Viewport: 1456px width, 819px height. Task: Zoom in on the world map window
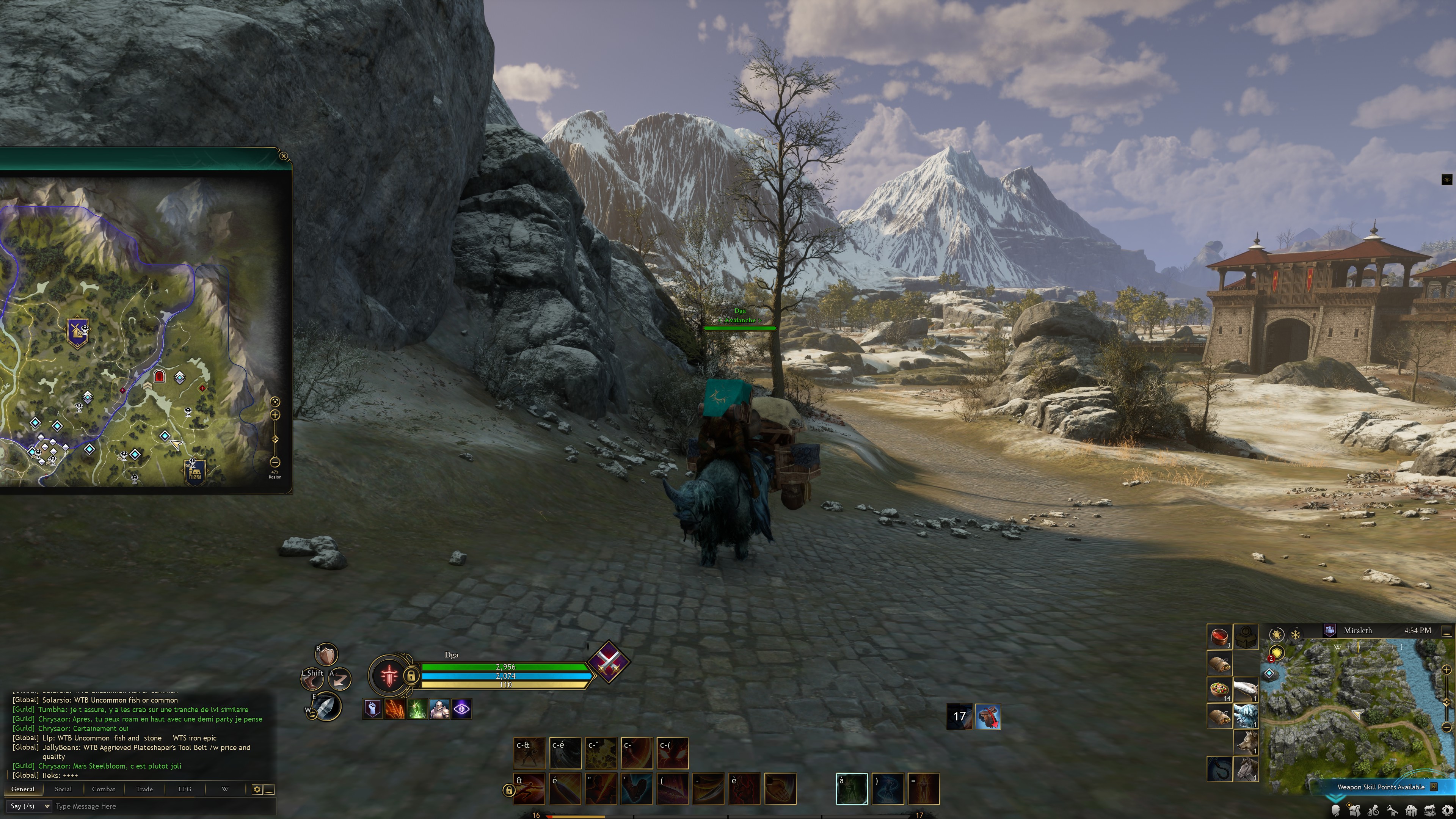click(275, 415)
